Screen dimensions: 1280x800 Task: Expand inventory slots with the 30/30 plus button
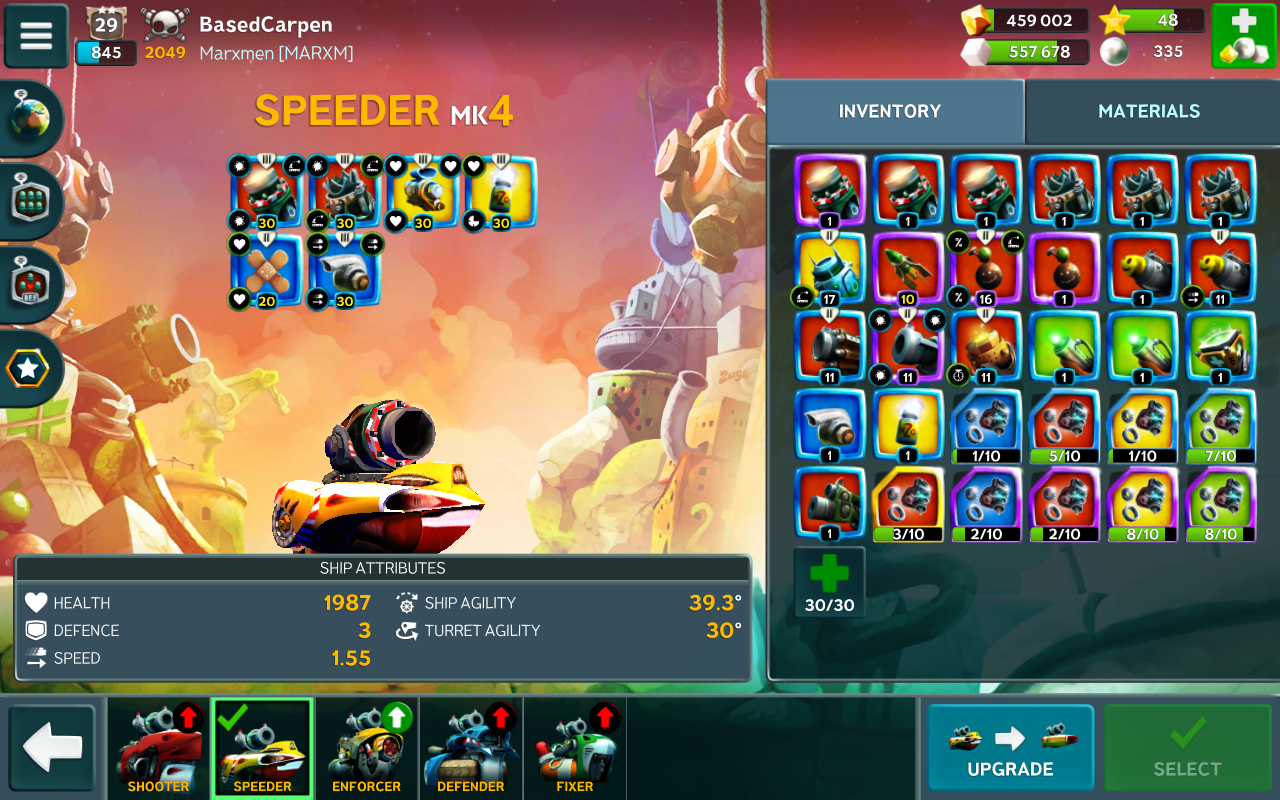tap(829, 582)
